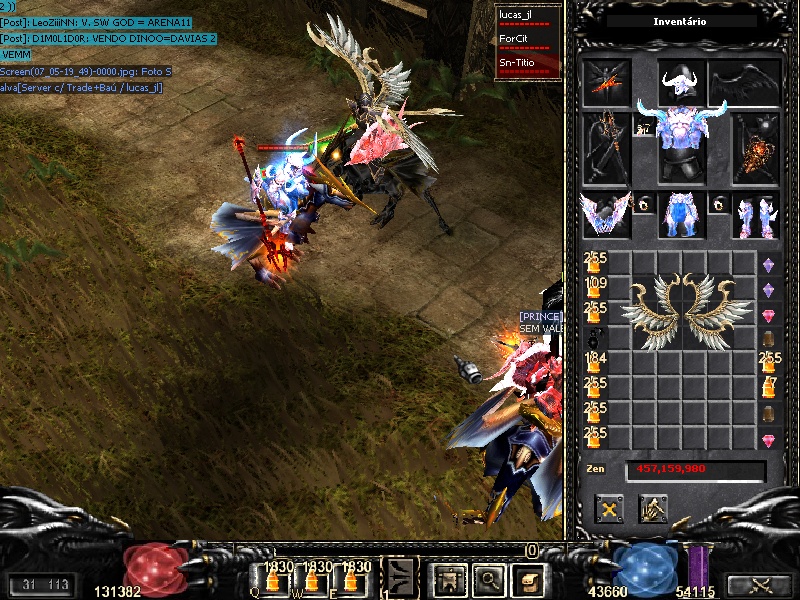
Task: Open the scroll-face menu button
Action: pyautogui.click(x=529, y=578)
